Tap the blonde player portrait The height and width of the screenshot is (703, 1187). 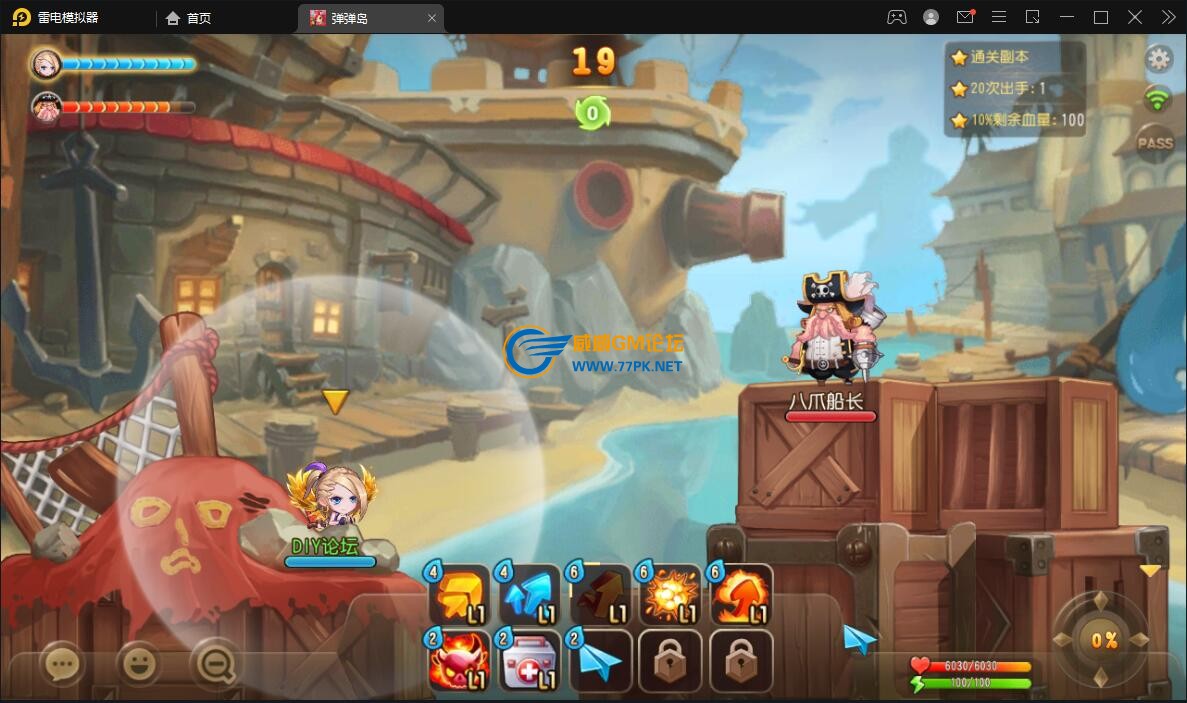46,65
